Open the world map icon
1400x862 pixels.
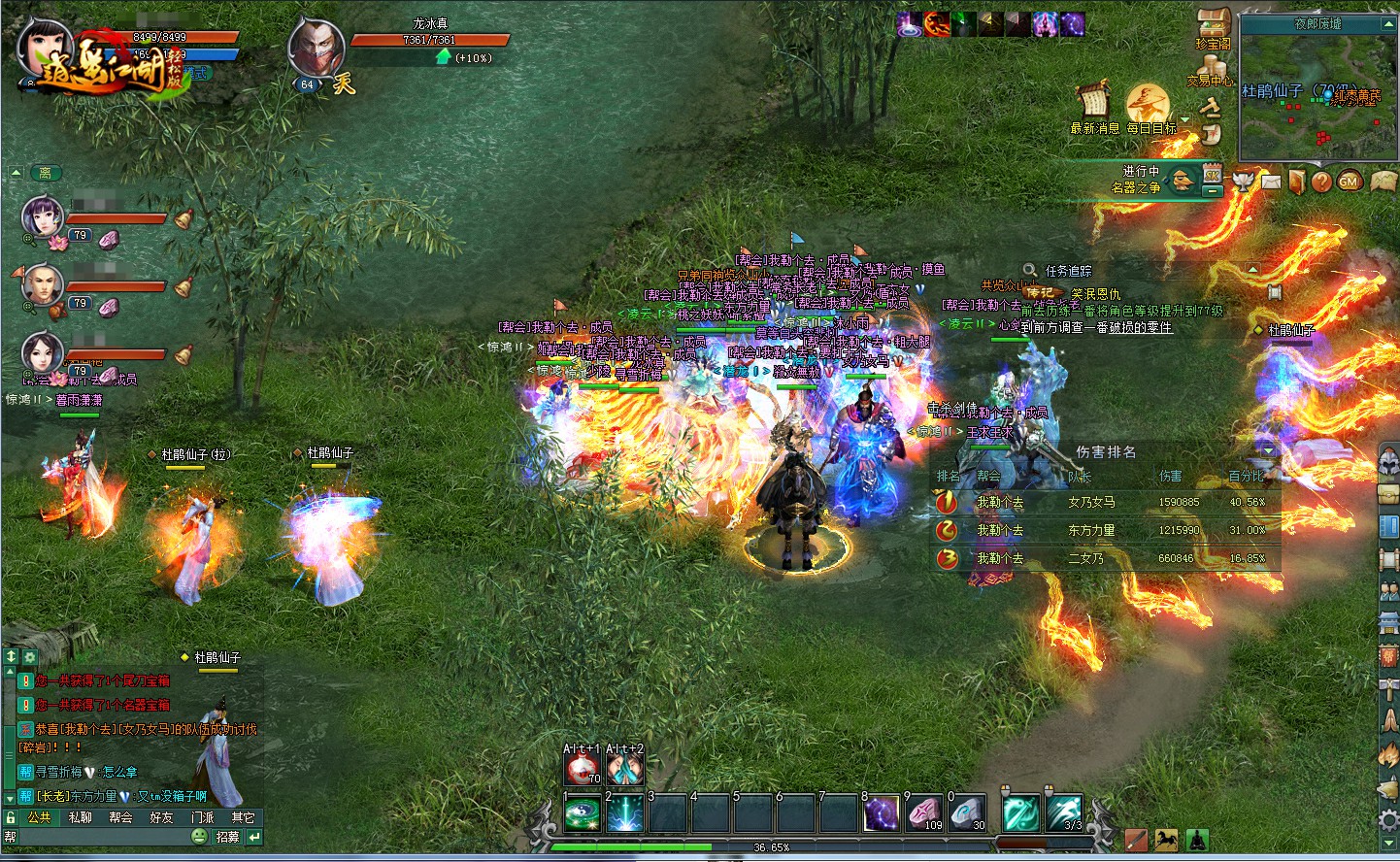[1383, 181]
